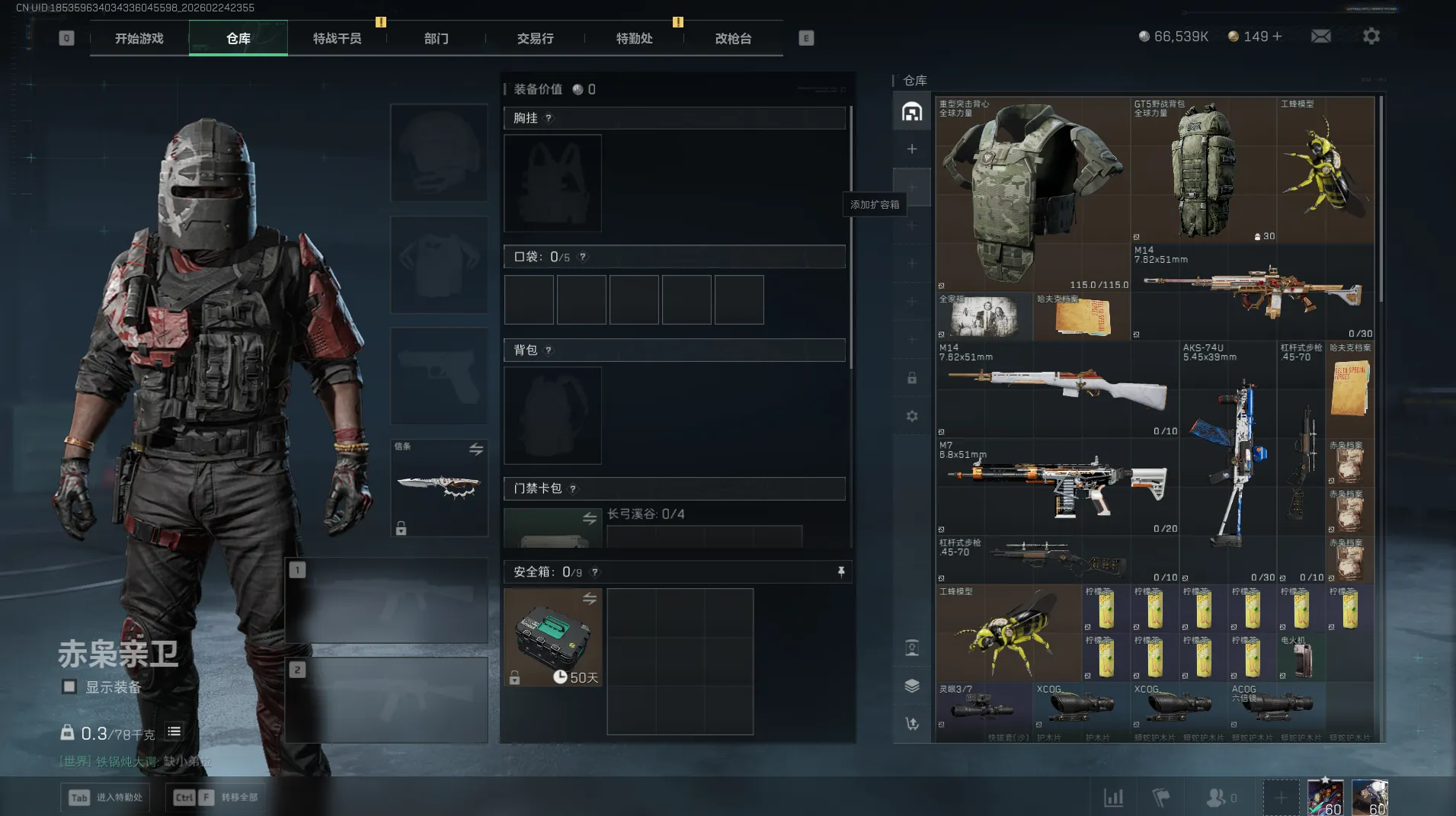Open the 特战干员 tab

337,38
